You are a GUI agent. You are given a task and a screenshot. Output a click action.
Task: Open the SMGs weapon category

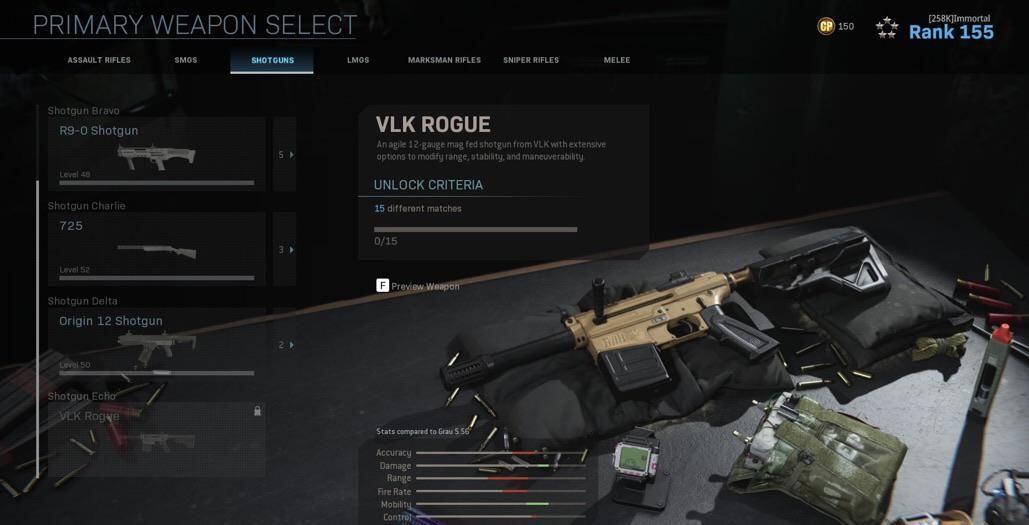186,60
